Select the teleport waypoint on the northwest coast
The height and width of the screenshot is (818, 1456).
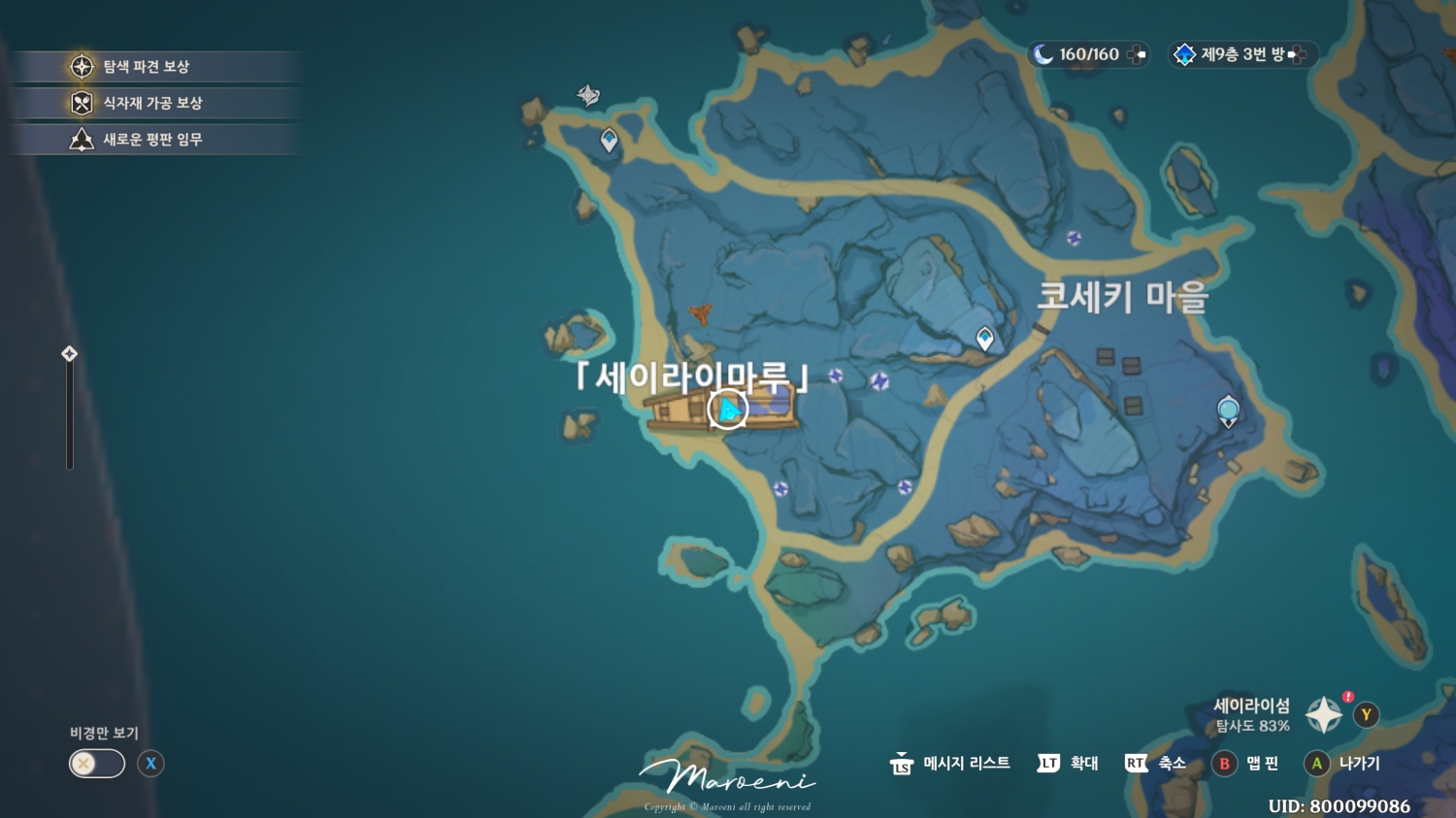[x=608, y=140]
